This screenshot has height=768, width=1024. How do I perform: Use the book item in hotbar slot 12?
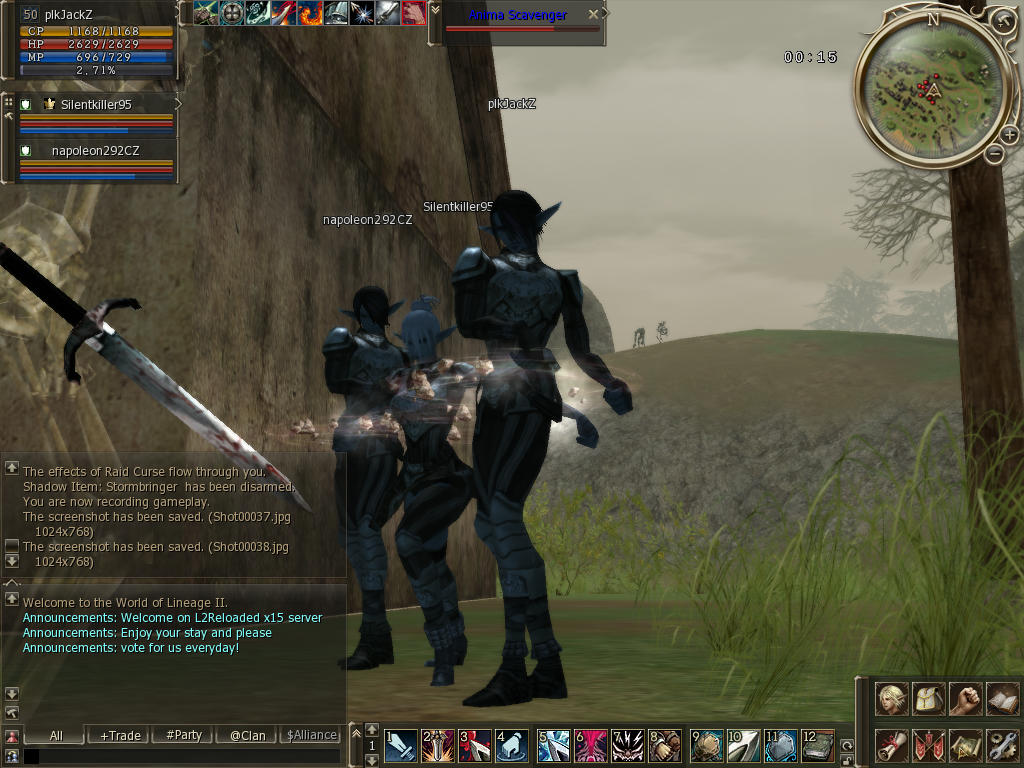tap(817, 746)
